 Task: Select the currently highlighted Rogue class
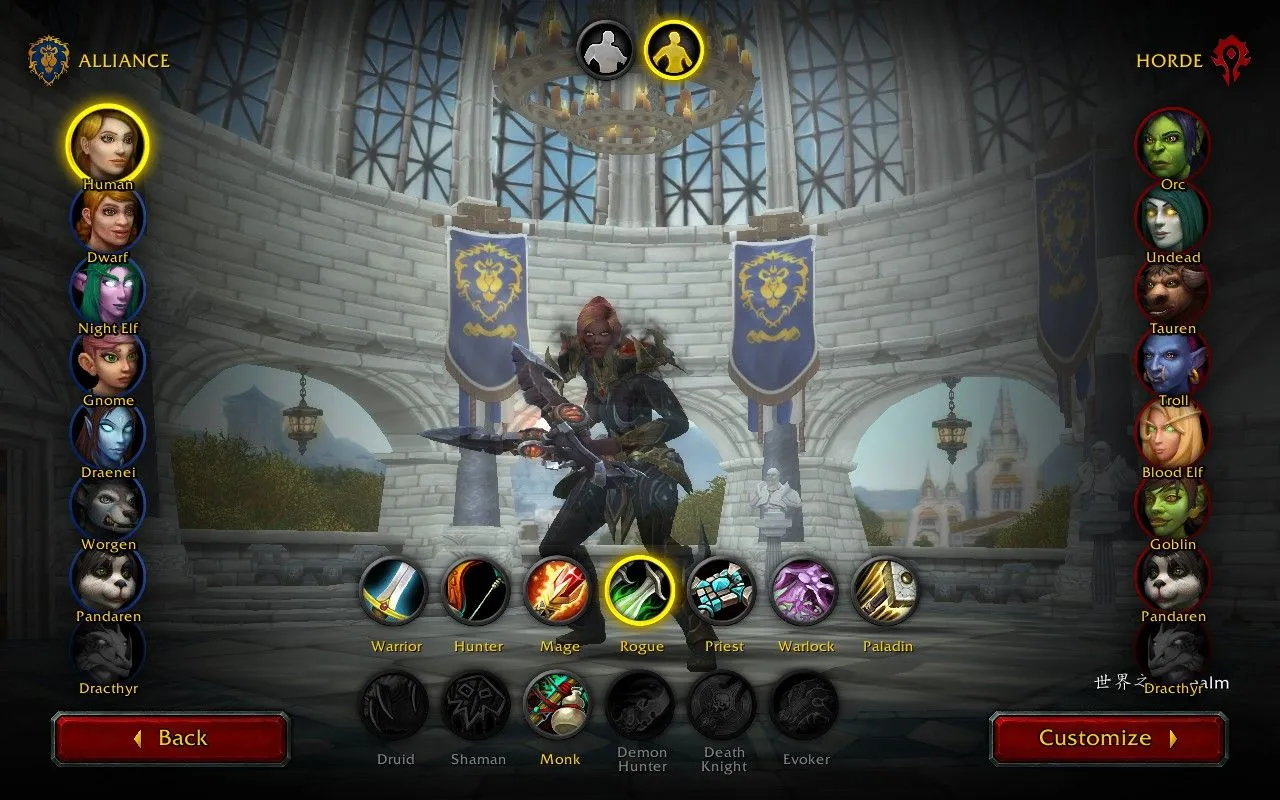tap(640, 591)
